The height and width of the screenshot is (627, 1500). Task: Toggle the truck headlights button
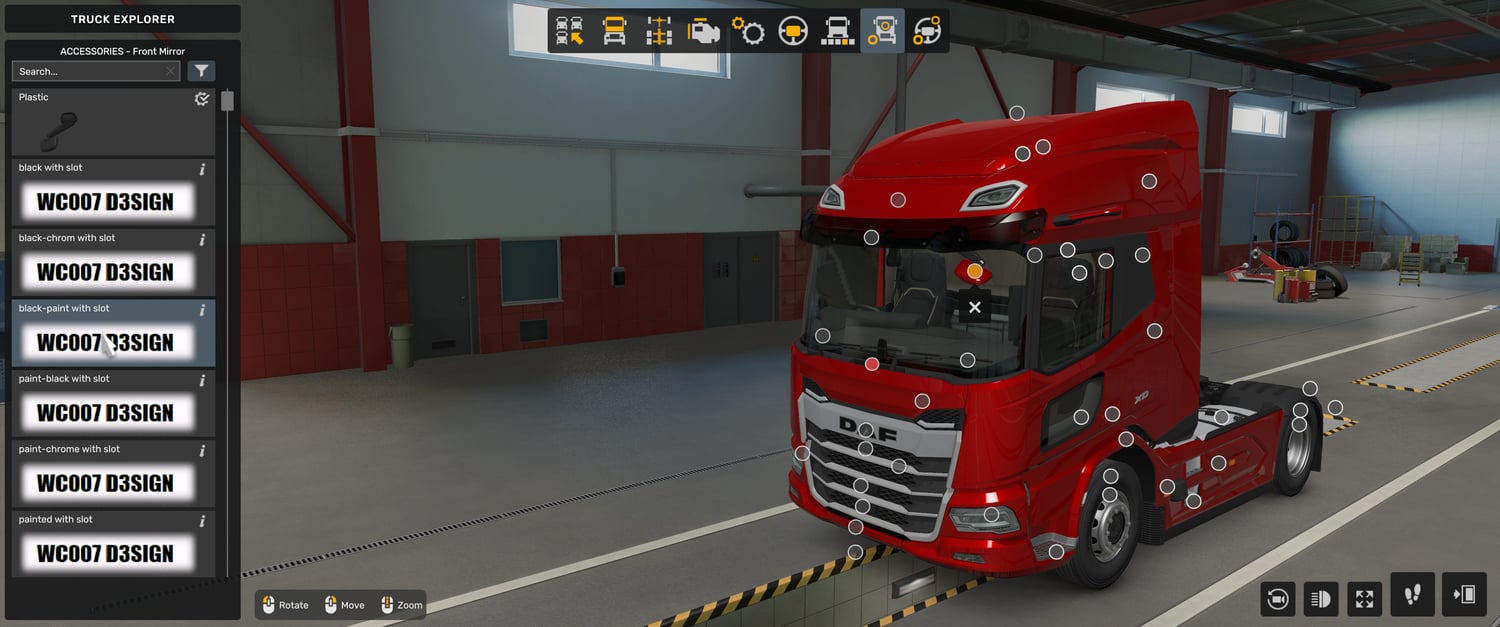click(1321, 599)
